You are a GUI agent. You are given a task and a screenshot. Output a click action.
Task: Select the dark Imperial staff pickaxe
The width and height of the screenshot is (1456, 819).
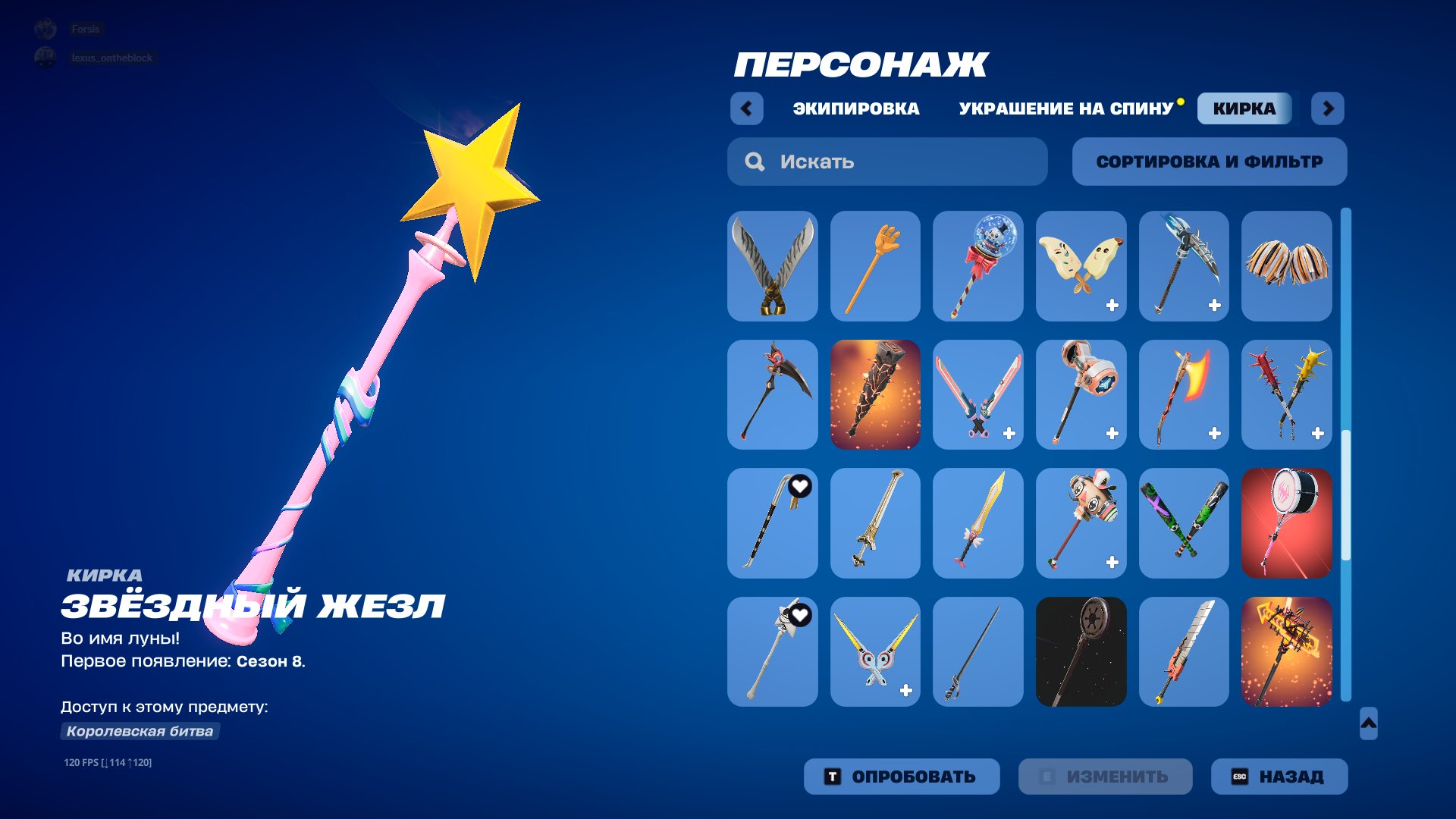click(x=1081, y=652)
